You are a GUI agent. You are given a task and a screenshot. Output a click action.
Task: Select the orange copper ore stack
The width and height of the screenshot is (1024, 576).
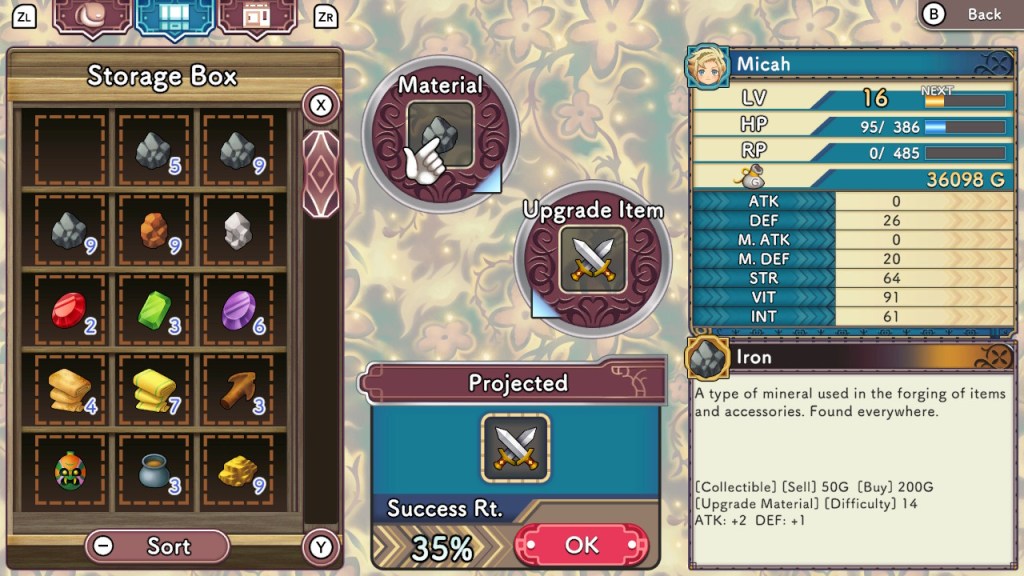pyautogui.click(x=154, y=231)
